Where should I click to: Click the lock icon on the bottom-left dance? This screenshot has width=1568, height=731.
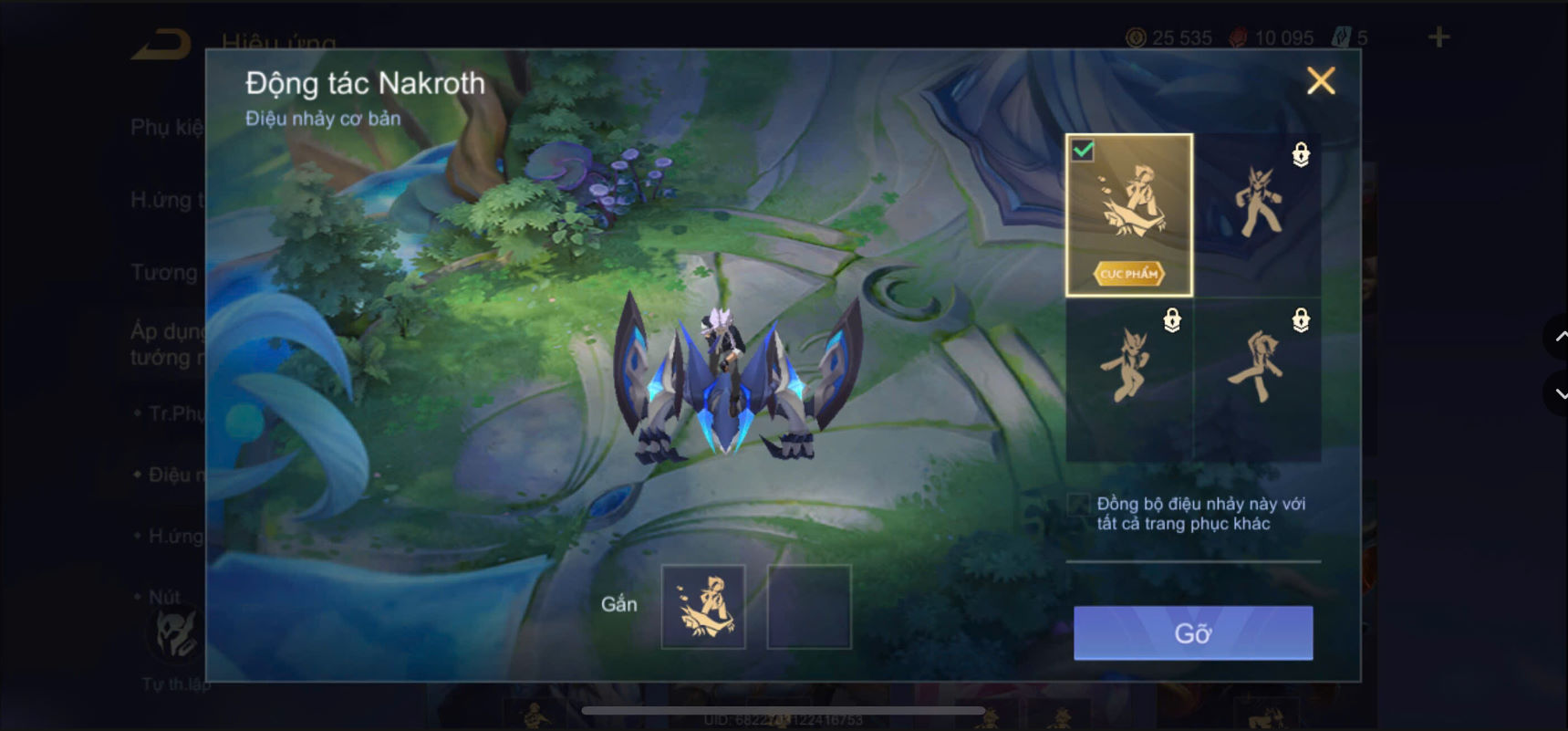1170,320
